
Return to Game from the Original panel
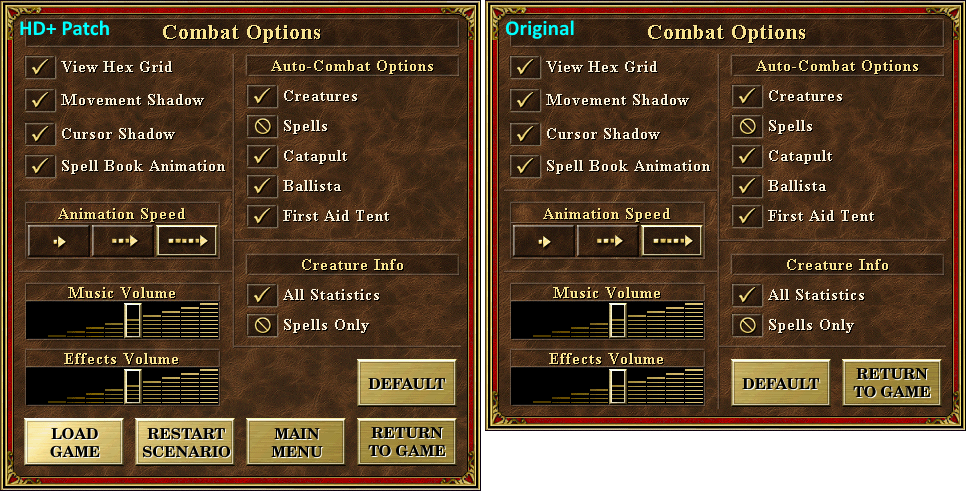click(x=892, y=383)
